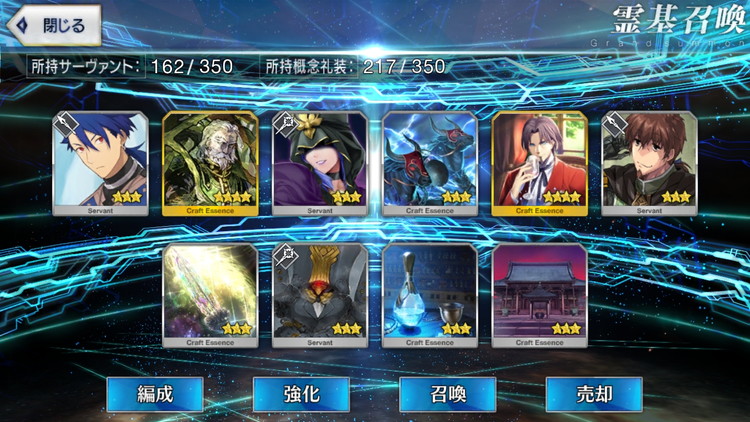Close the summon results with 閉じる
The width and height of the screenshot is (750, 422).
click(53, 24)
